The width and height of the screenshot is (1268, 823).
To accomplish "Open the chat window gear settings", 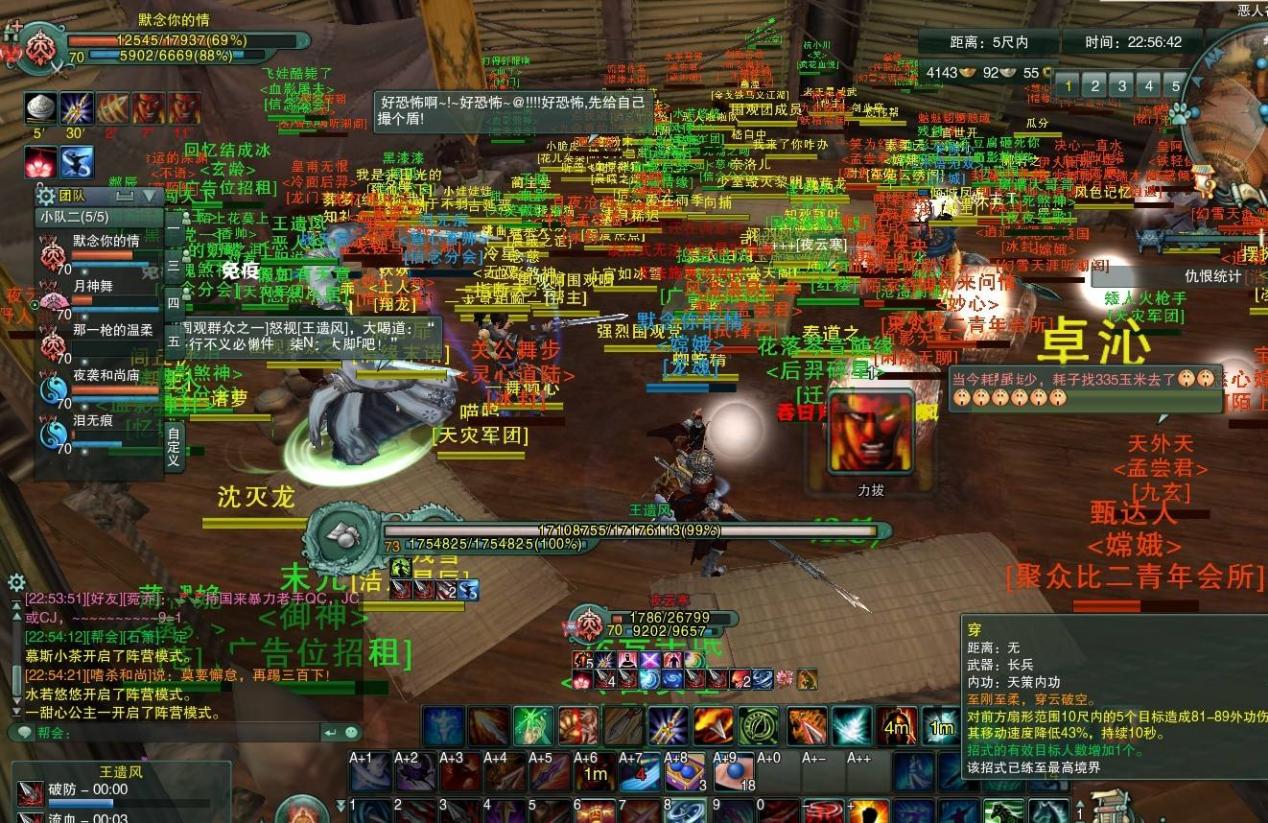I will [x=16, y=582].
